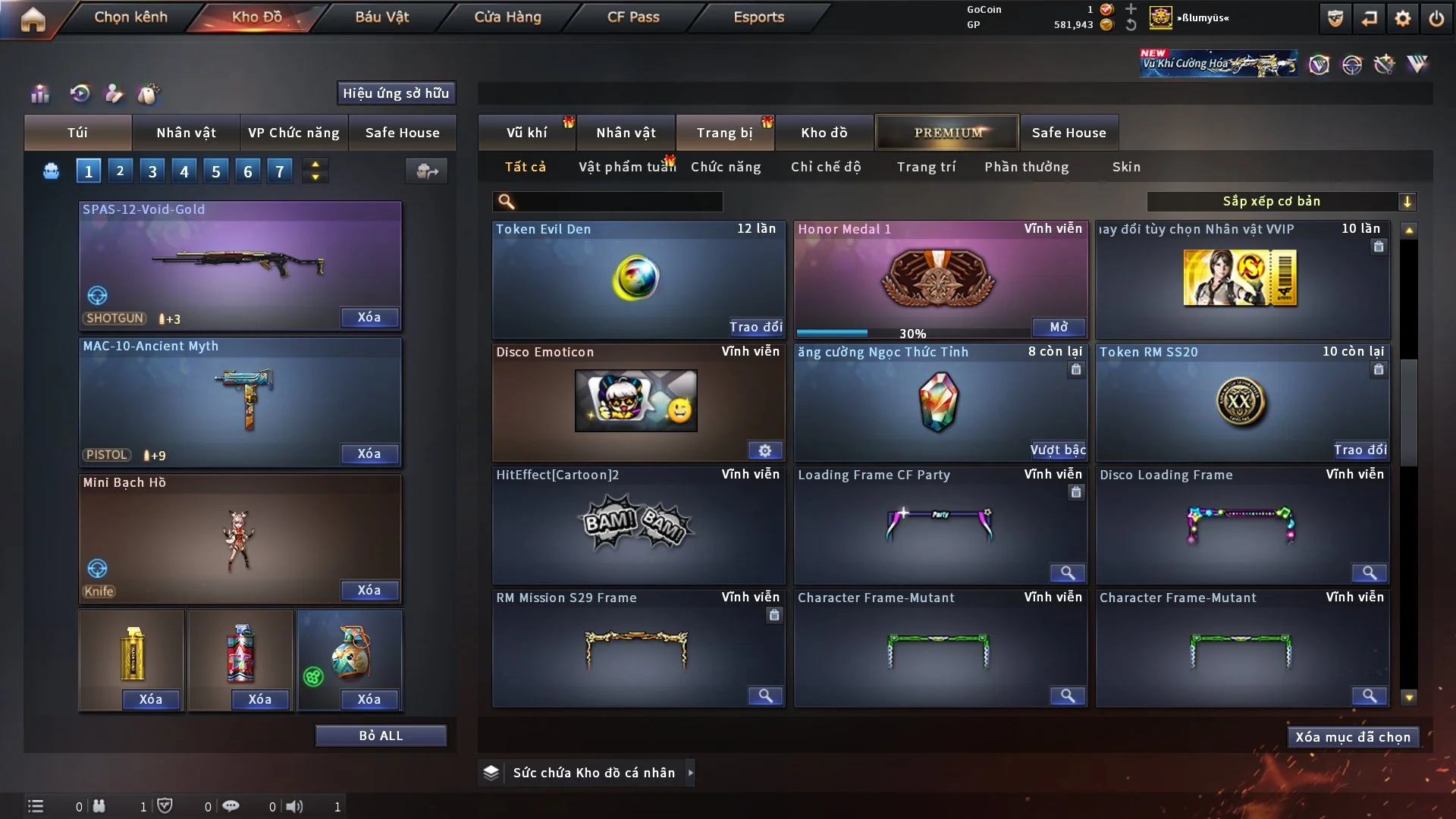Go to Chọn kênh channel selection
This screenshot has height=819, width=1456.
click(130, 17)
